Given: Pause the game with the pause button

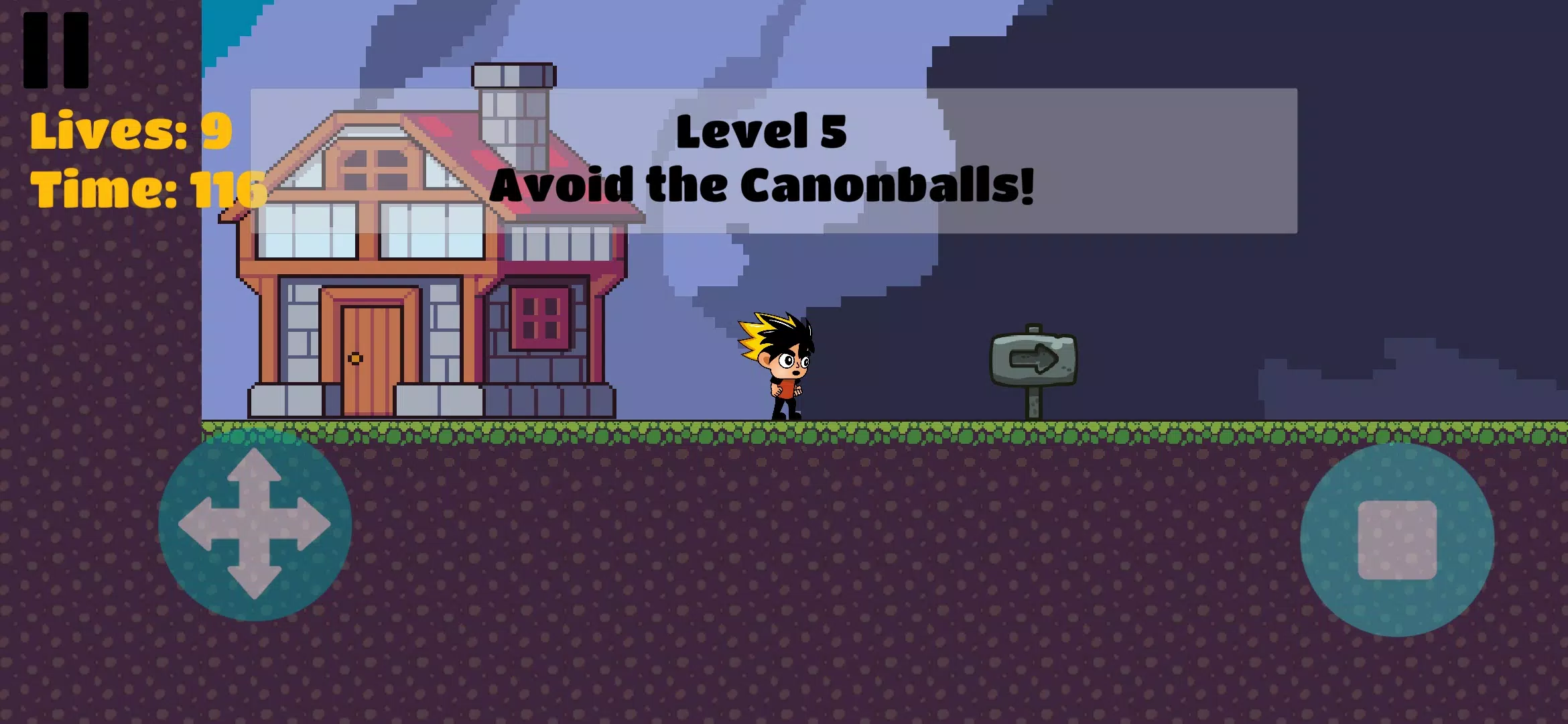Looking at the screenshot, I should pos(56,50).
